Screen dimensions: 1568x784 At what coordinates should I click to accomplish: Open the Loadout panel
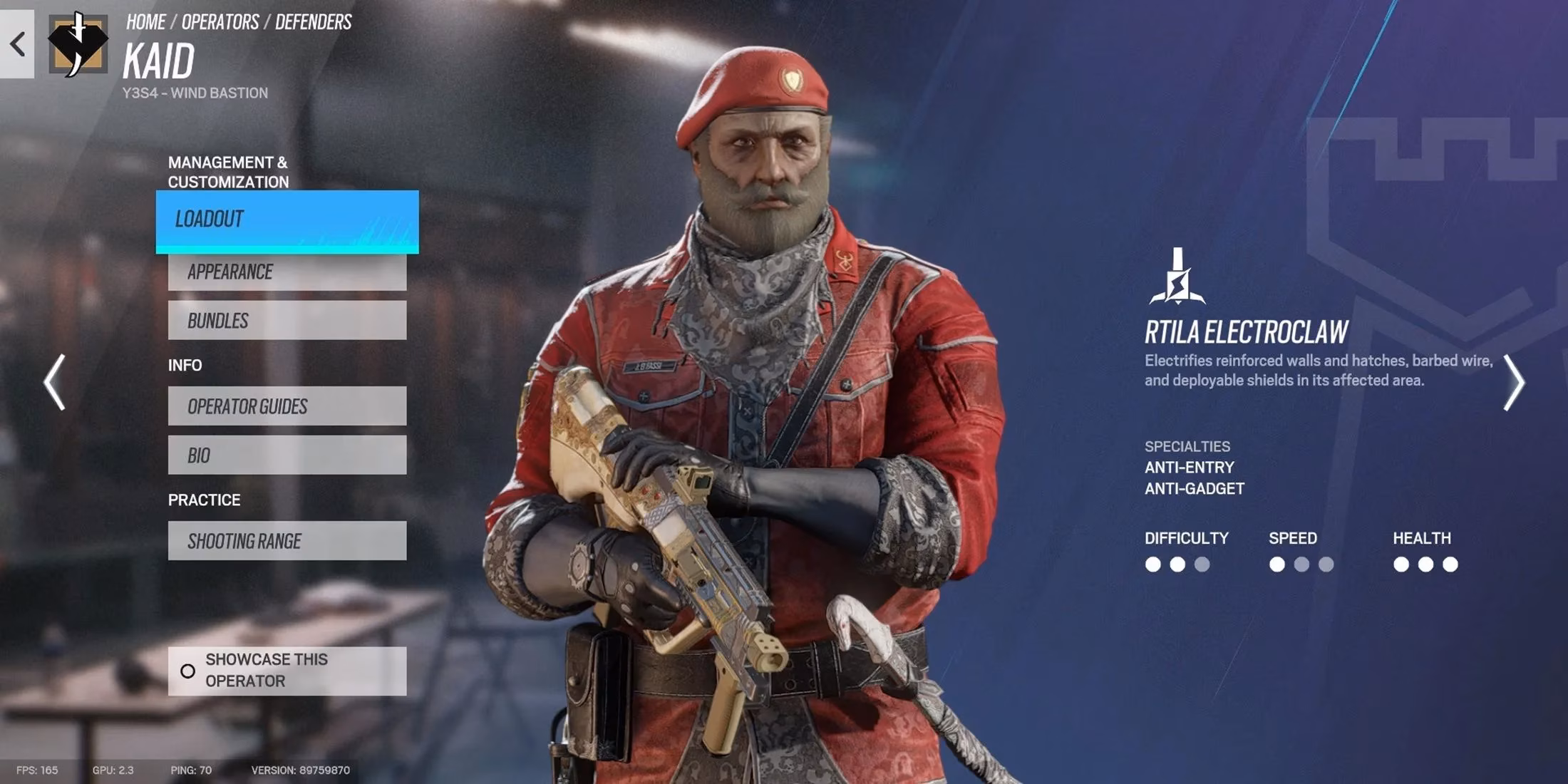(x=287, y=220)
